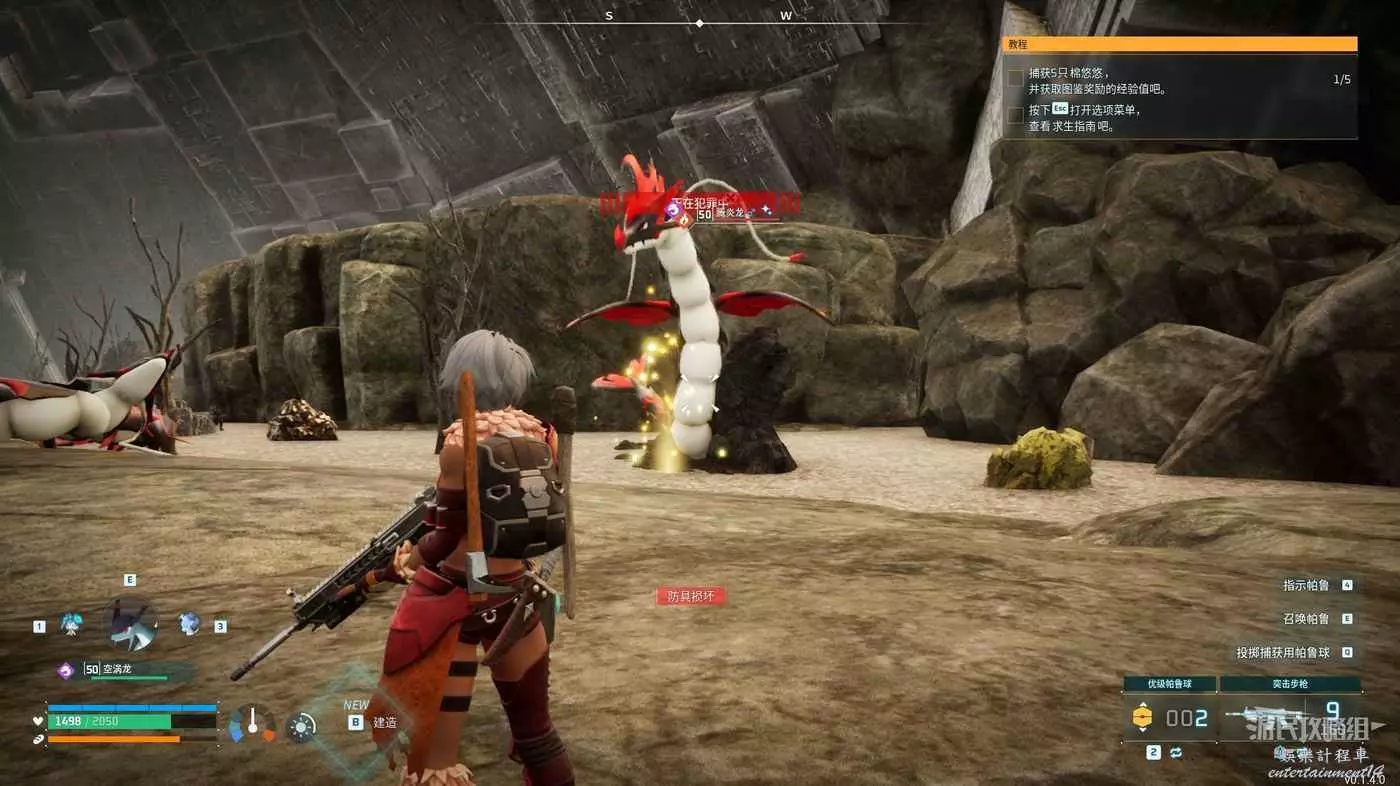Switch to the pale blue pal on the right
Screen dimensions: 1400x786
190,624
